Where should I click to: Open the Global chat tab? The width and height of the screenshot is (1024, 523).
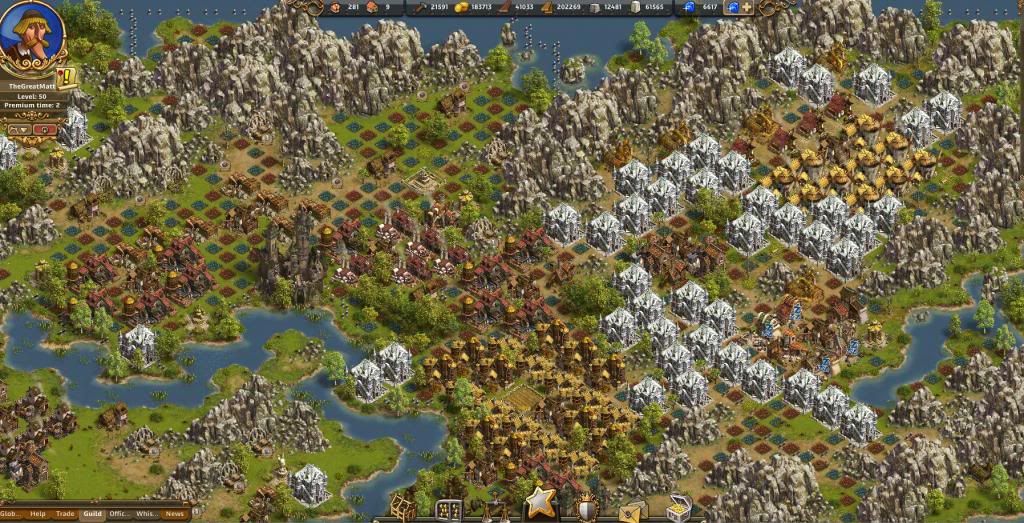pos(11,514)
